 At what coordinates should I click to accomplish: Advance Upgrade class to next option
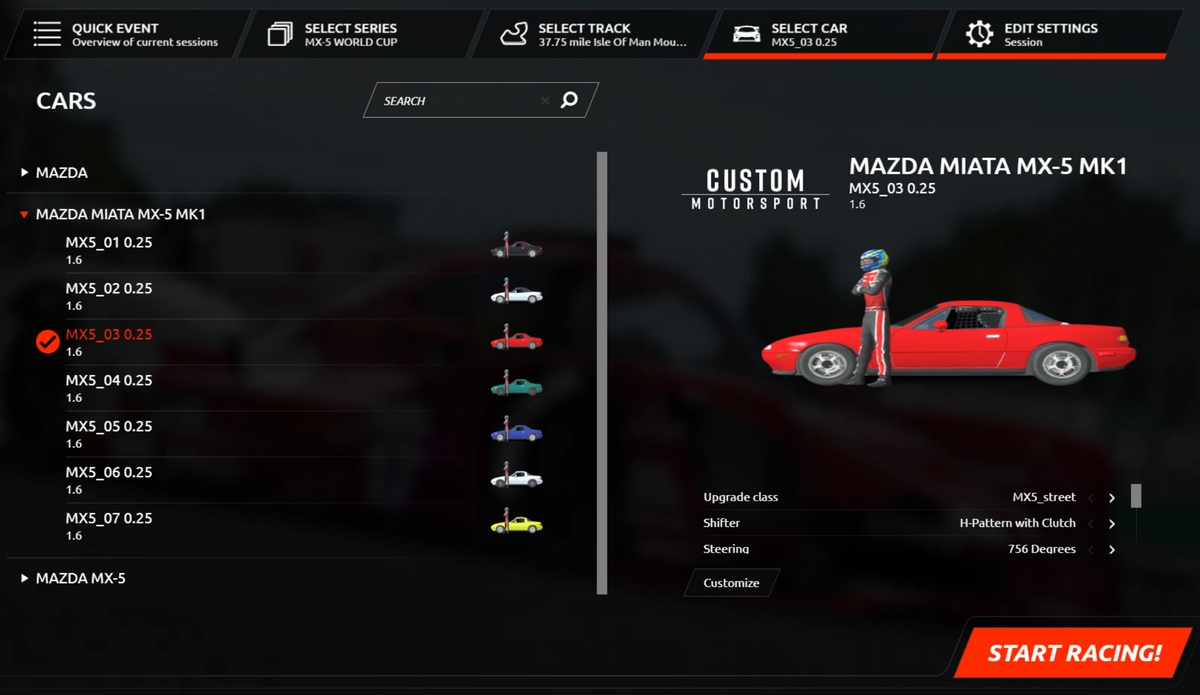pos(1112,498)
